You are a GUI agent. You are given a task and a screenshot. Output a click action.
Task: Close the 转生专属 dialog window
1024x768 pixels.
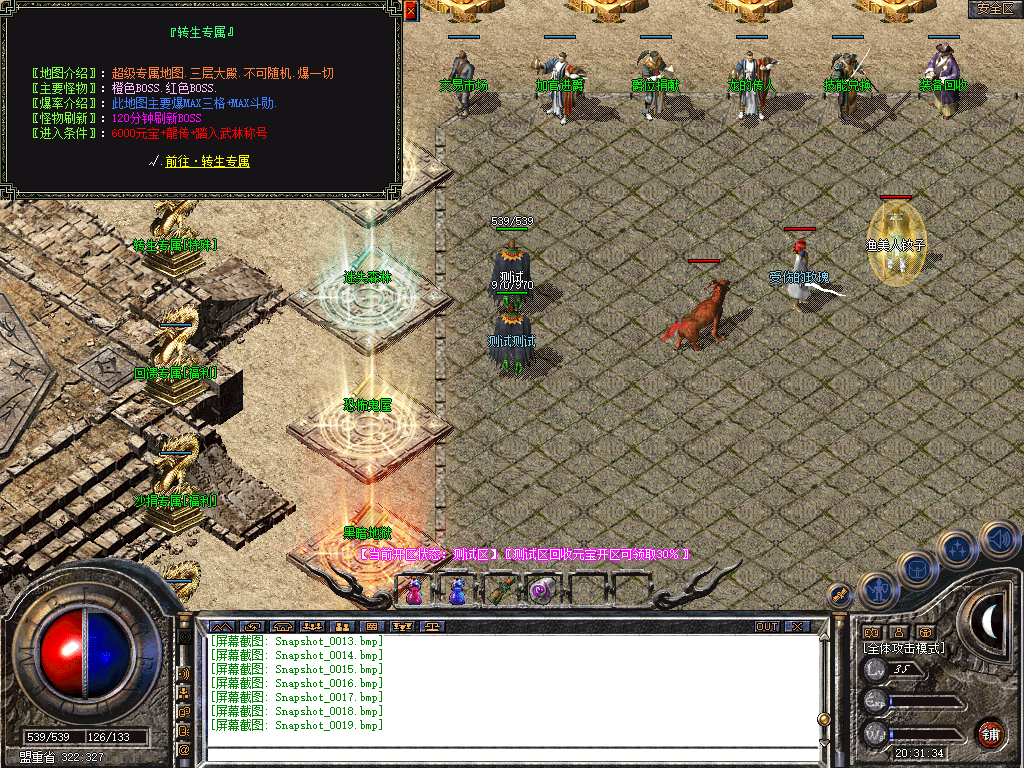(411, 10)
